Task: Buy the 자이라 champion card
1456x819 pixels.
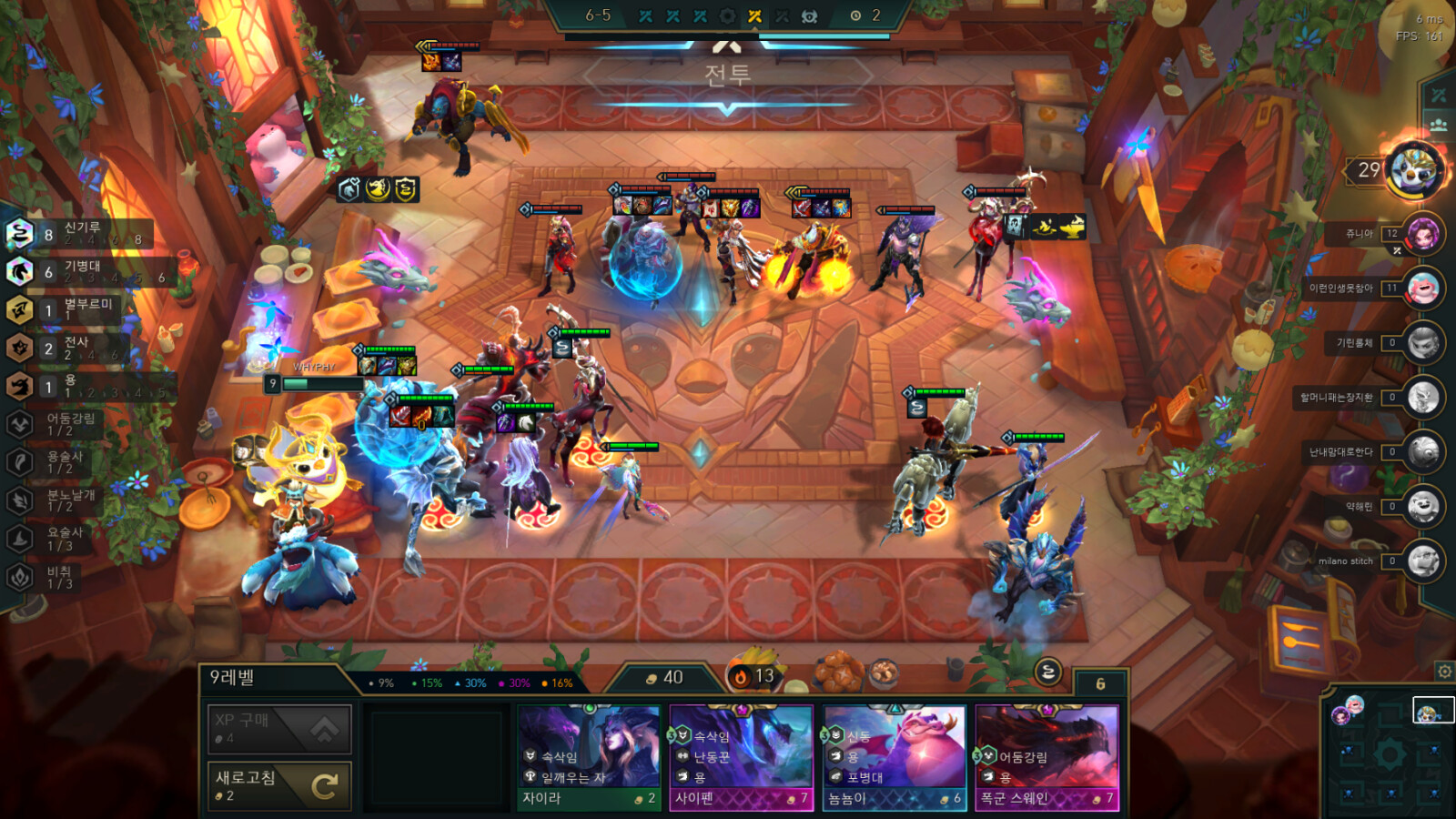Action: point(589,758)
